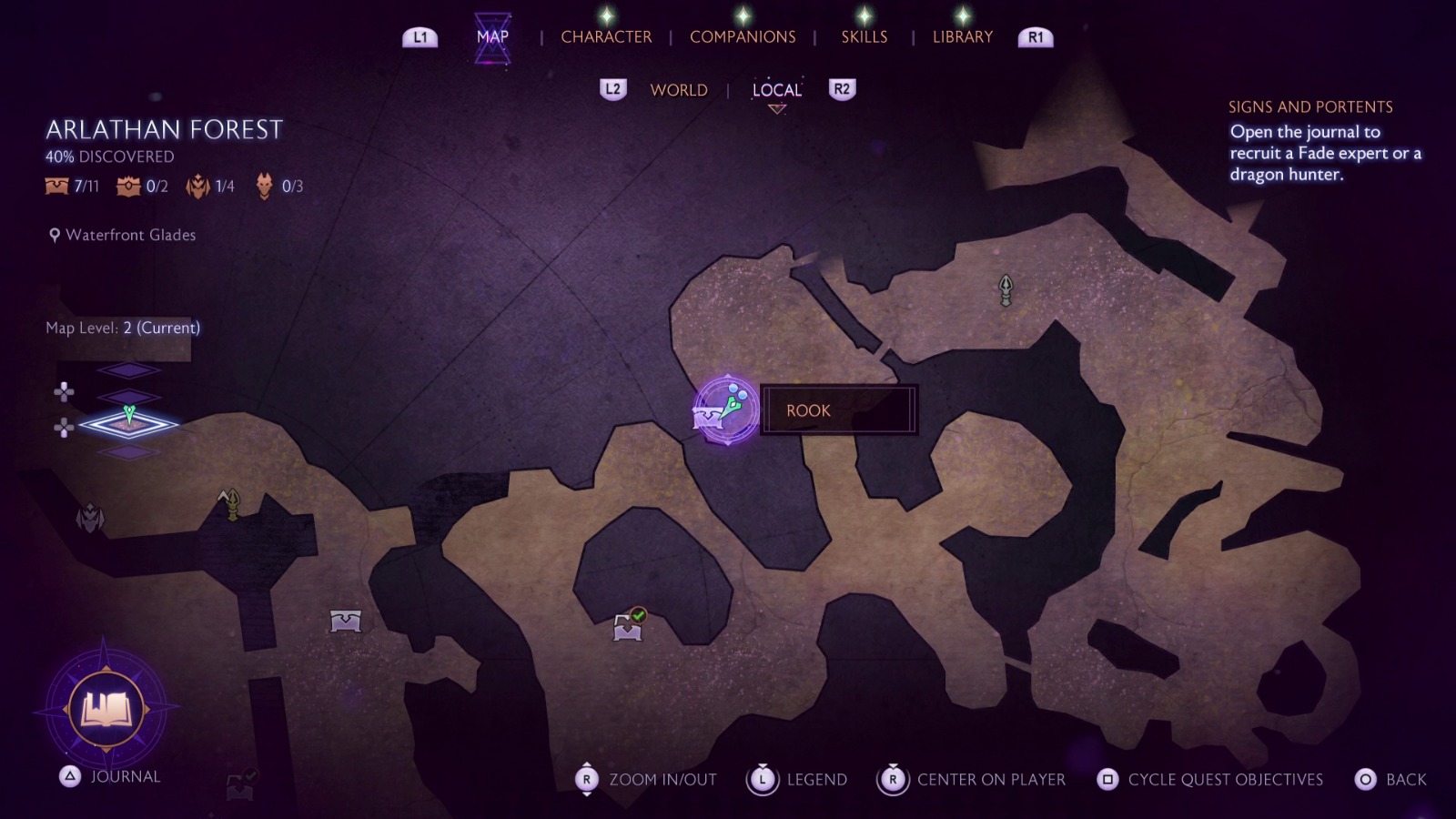This screenshot has width=1456, height=819.
Task: Open the Companions tab
Action: pos(743,37)
